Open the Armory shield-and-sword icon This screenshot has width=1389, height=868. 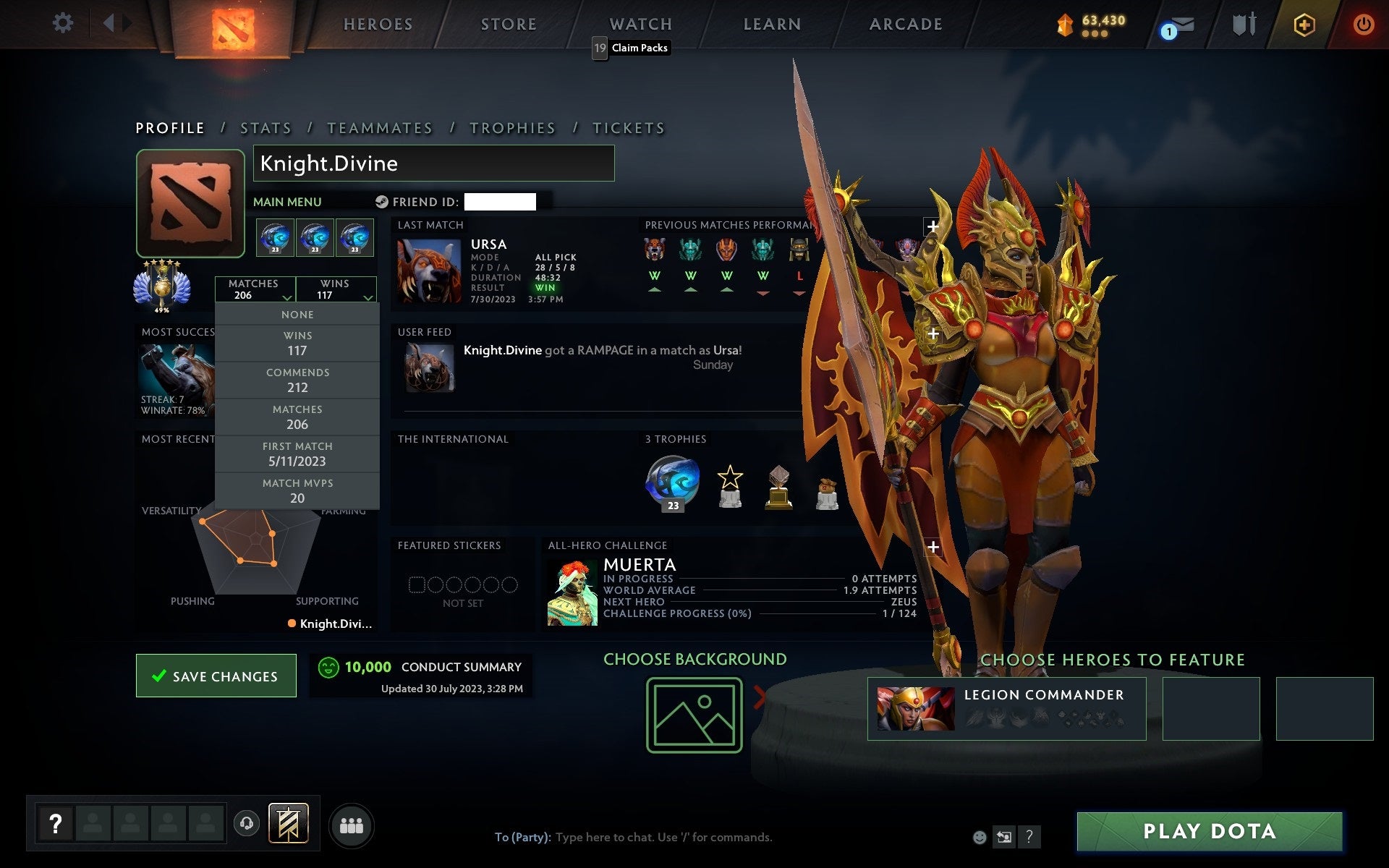tap(1243, 24)
